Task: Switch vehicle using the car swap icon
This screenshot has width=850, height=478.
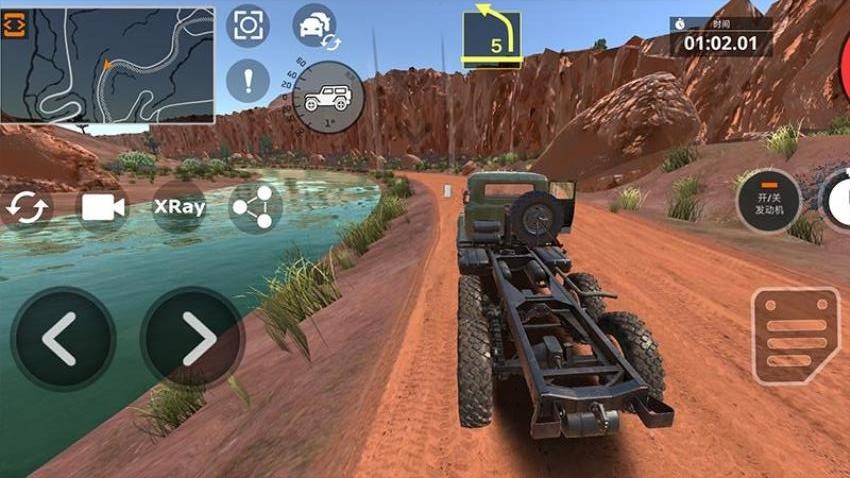Action: (x=315, y=26)
